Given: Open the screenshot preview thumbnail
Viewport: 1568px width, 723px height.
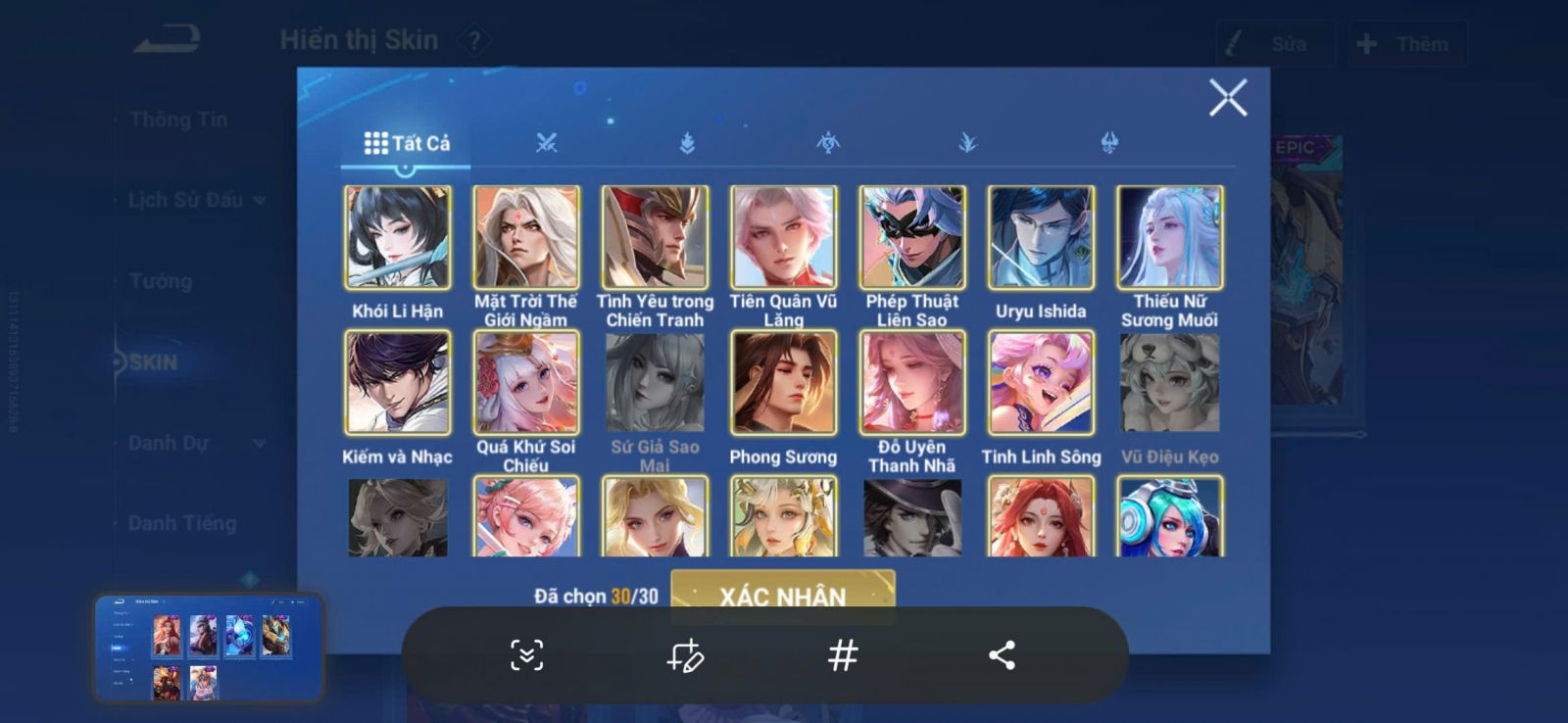Looking at the screenshot, I should click(208, 647).
